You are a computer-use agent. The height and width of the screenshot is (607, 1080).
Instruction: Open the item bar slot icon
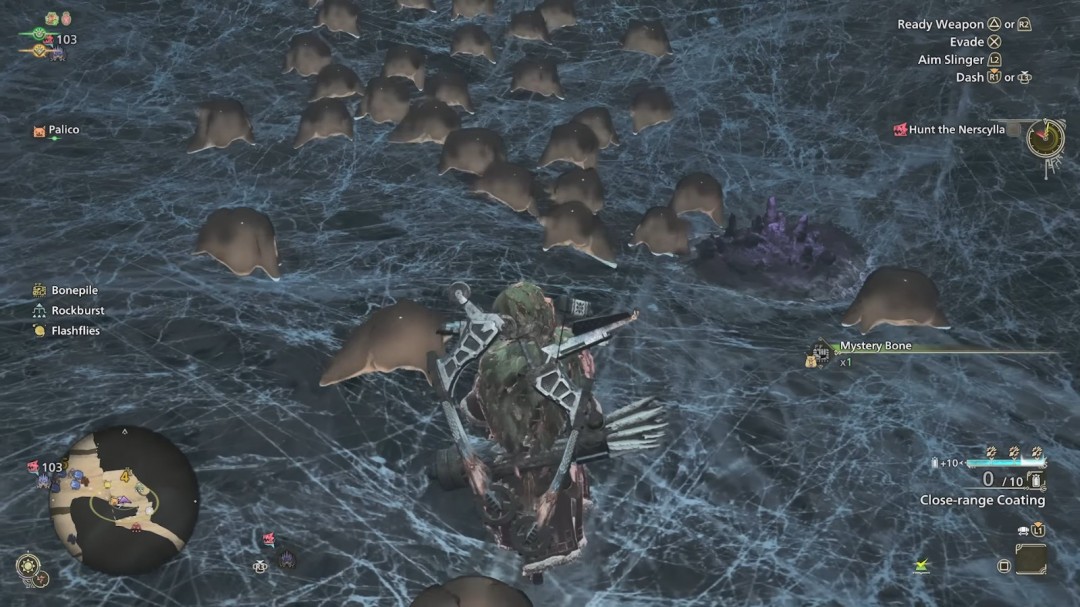pyautogui.click(x=1030, y=559)
